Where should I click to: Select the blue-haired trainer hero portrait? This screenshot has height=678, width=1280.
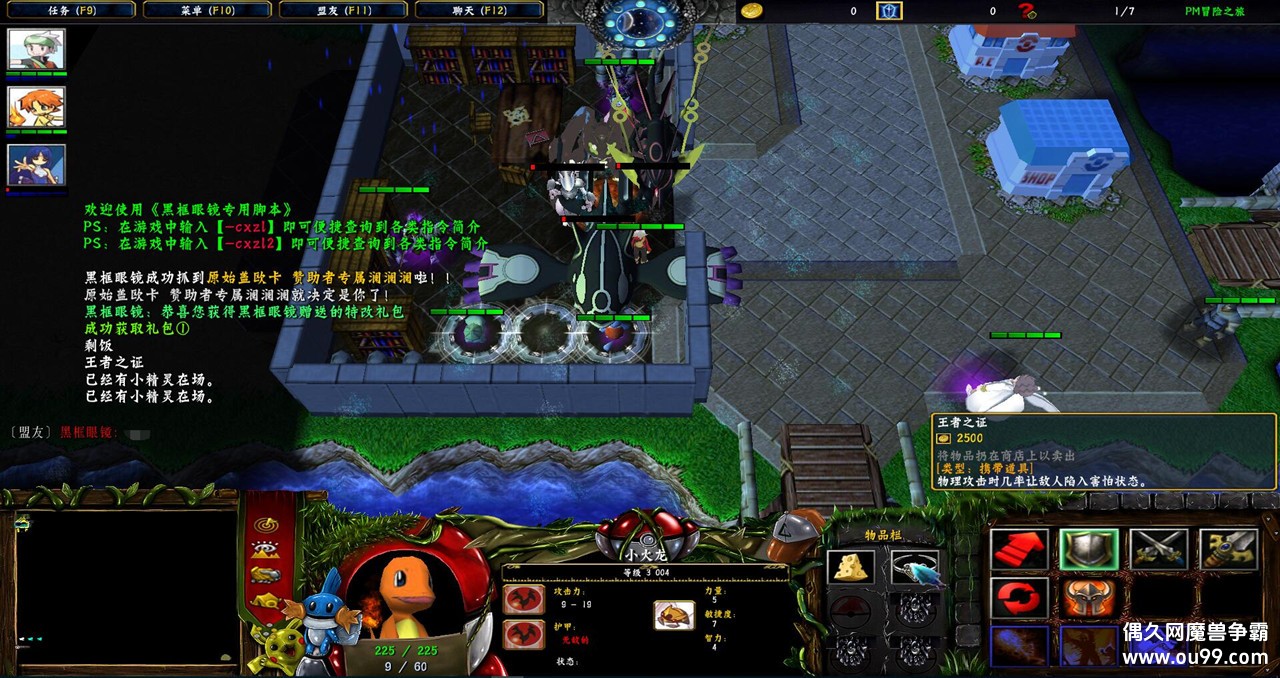[x=36, y=164]
